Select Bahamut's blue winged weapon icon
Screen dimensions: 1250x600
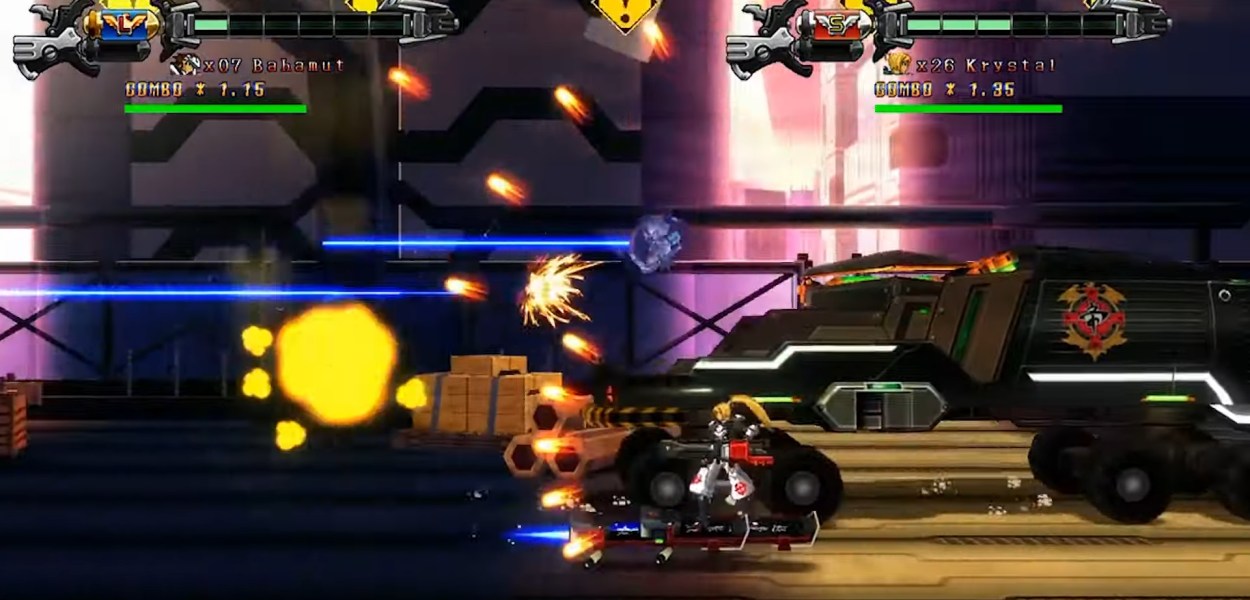point(126,24)
